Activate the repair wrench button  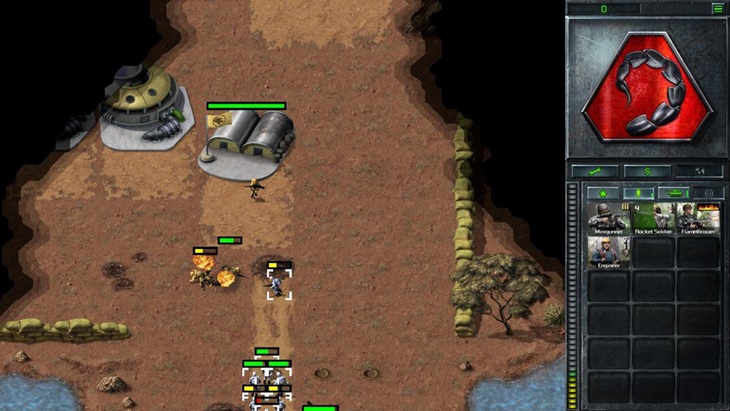pos(593,171)
